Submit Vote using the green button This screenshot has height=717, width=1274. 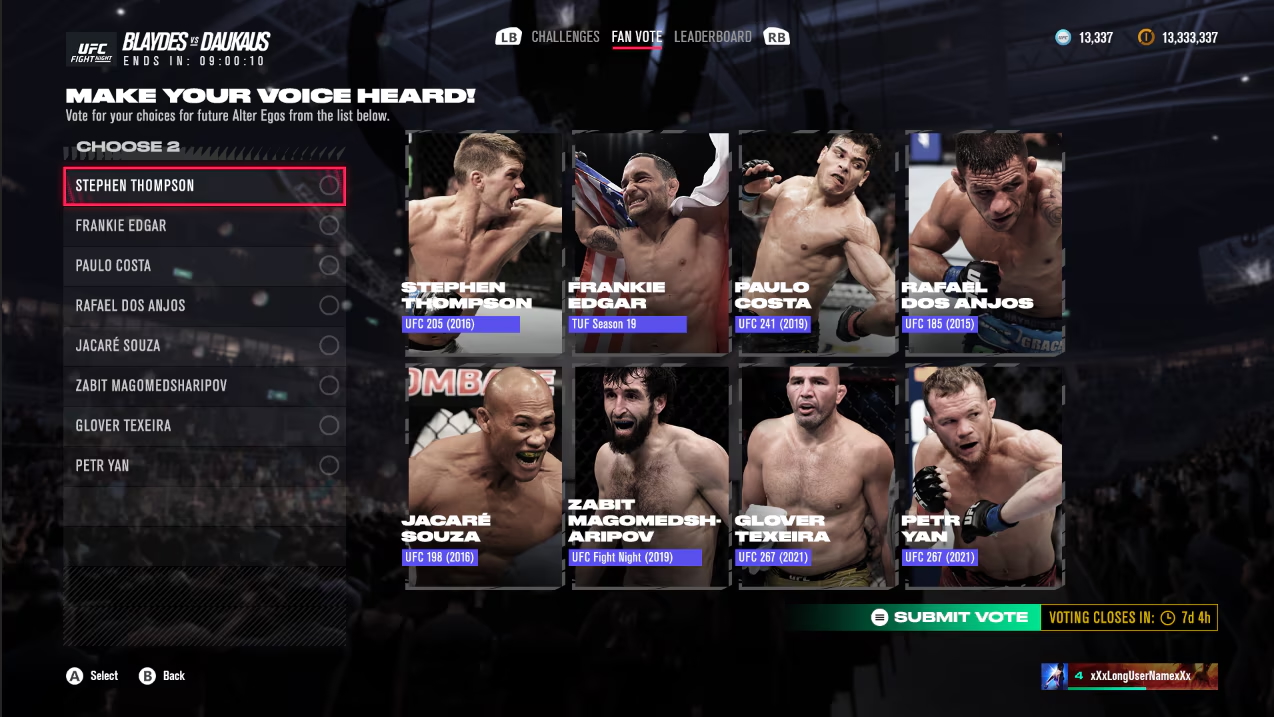point(950,617)
